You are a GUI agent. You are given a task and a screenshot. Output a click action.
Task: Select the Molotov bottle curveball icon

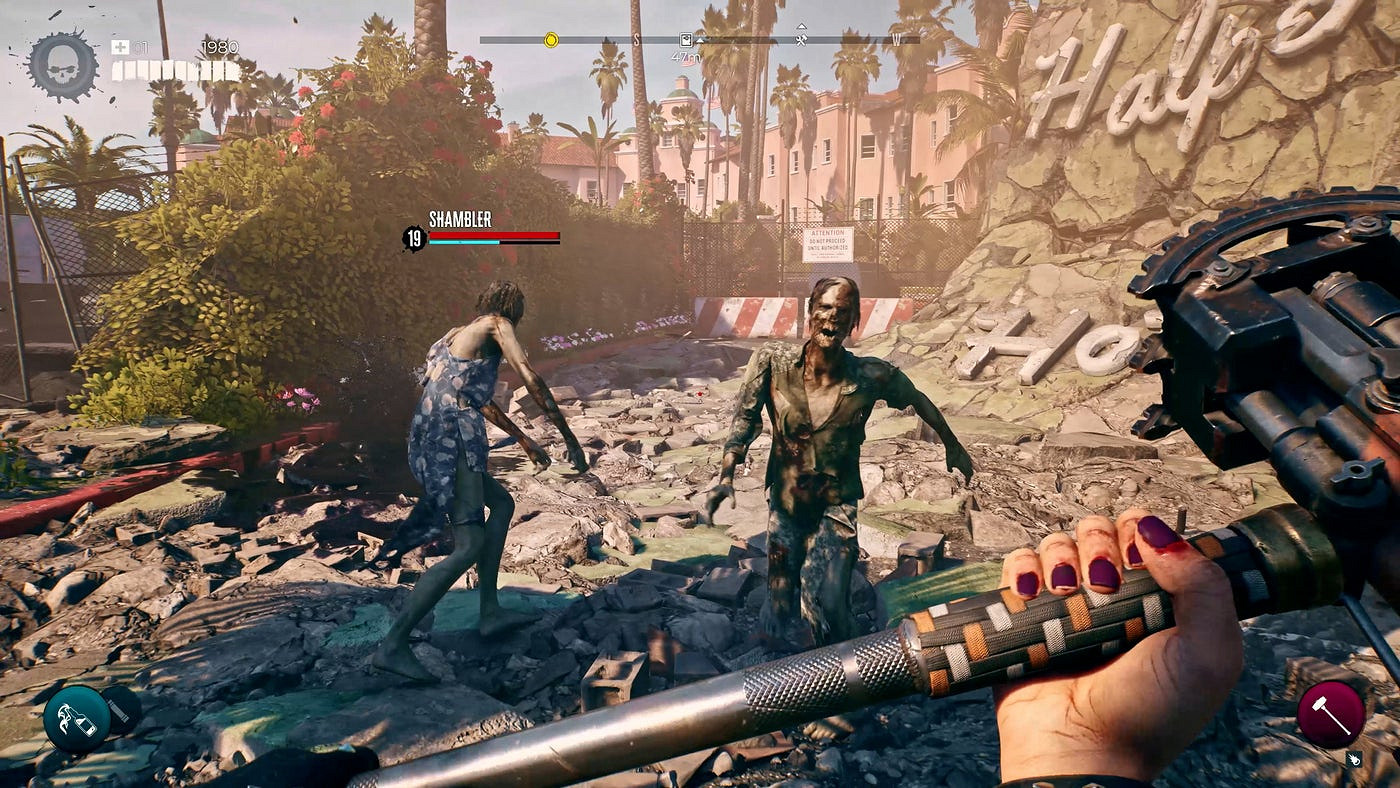pos(76,719)
